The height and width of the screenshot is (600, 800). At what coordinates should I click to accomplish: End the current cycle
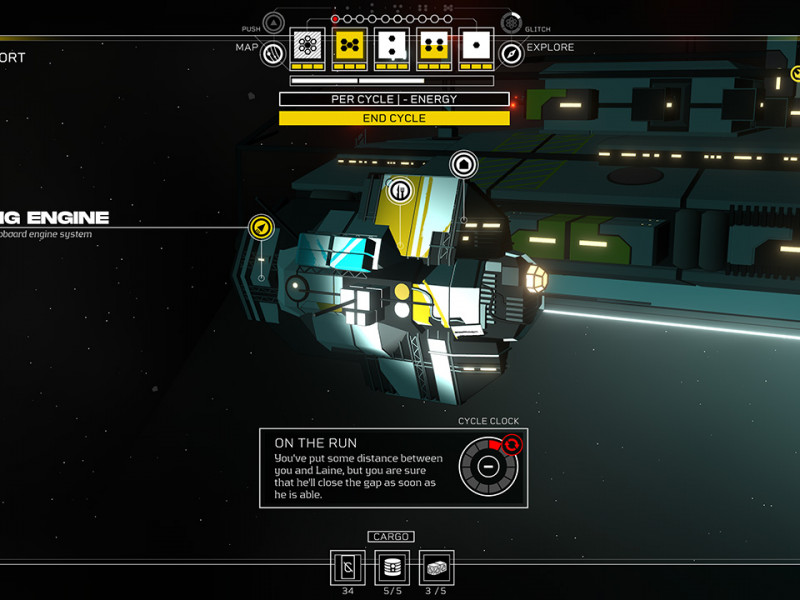point(394,118)
